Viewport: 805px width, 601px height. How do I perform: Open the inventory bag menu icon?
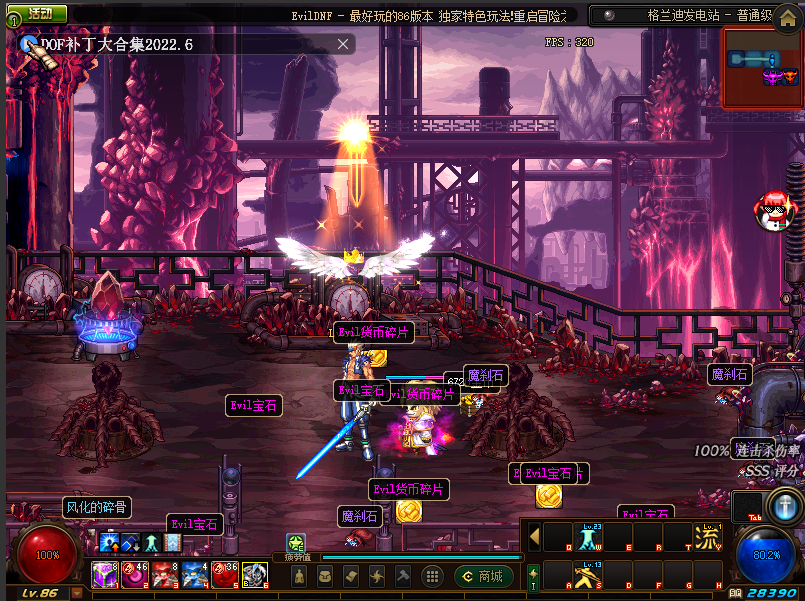click(x=325, y=576)
